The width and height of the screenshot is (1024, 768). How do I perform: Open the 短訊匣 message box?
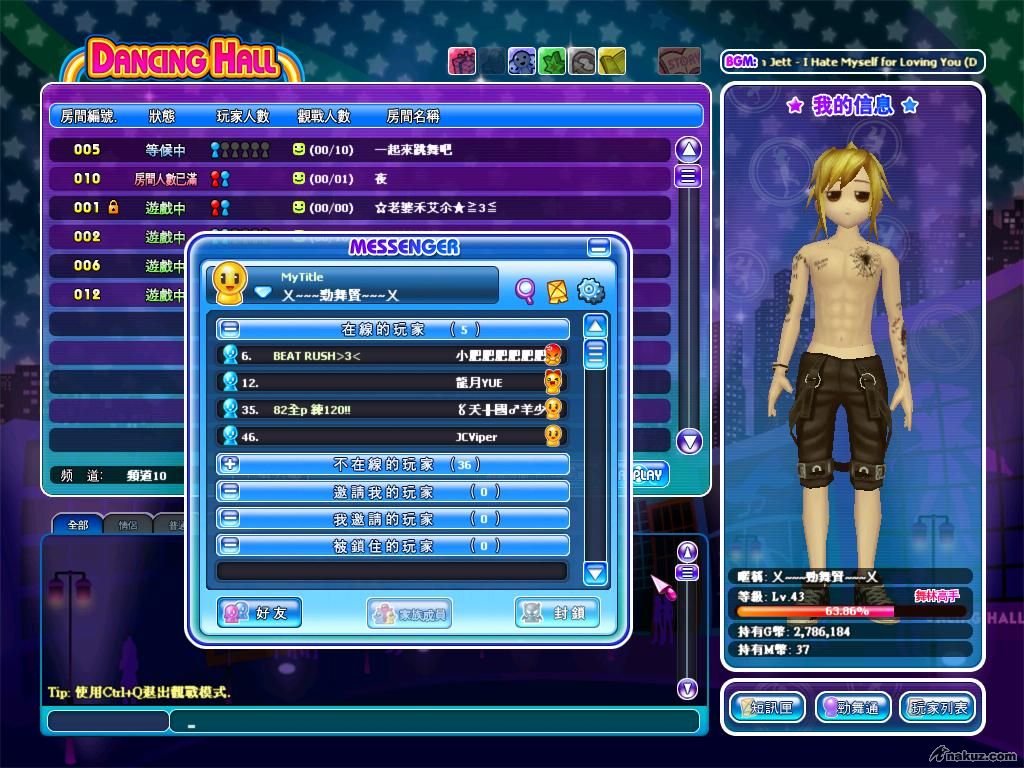(767, 708)
